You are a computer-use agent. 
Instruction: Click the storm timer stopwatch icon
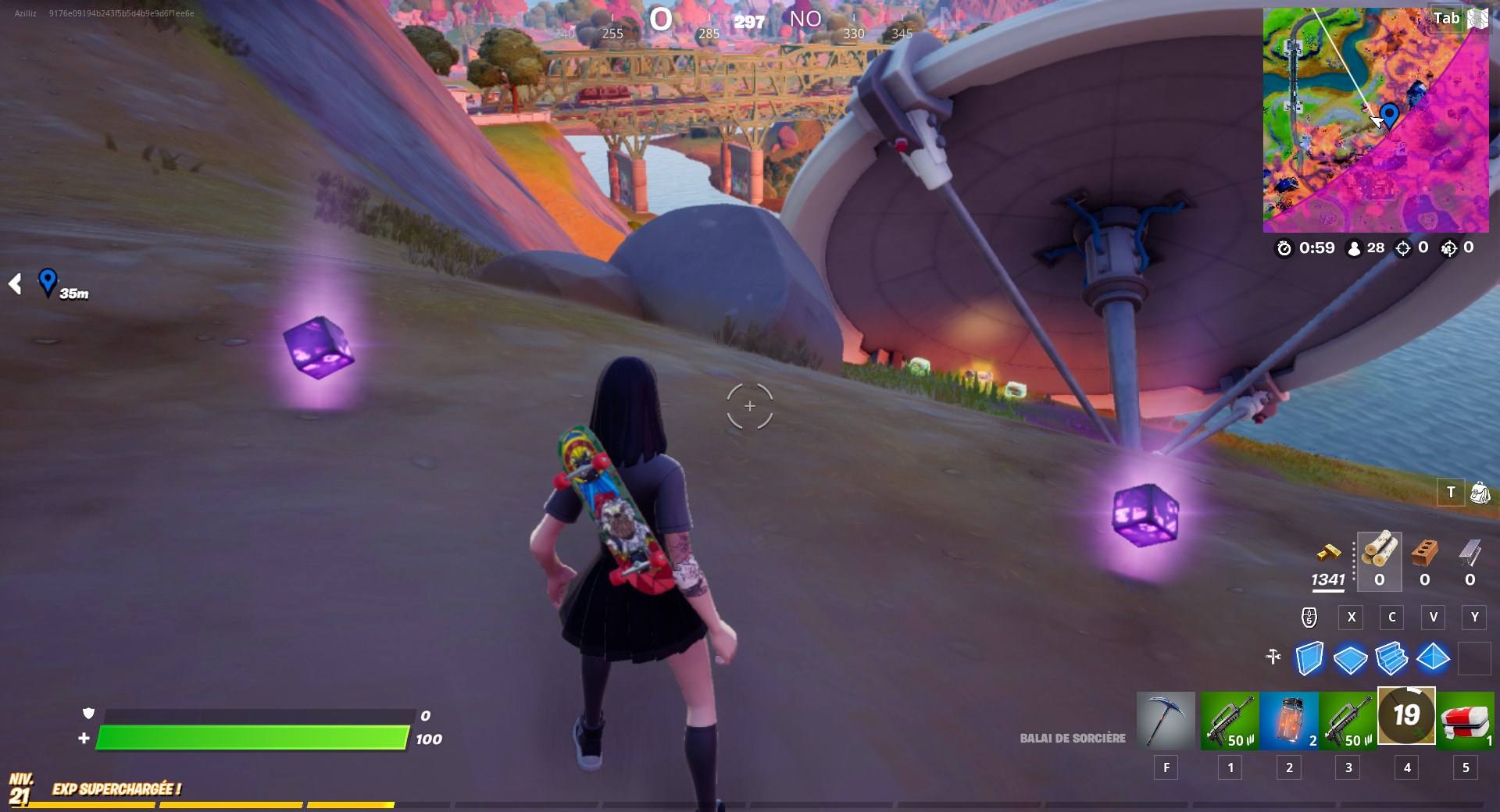(x=1284, y=250)
